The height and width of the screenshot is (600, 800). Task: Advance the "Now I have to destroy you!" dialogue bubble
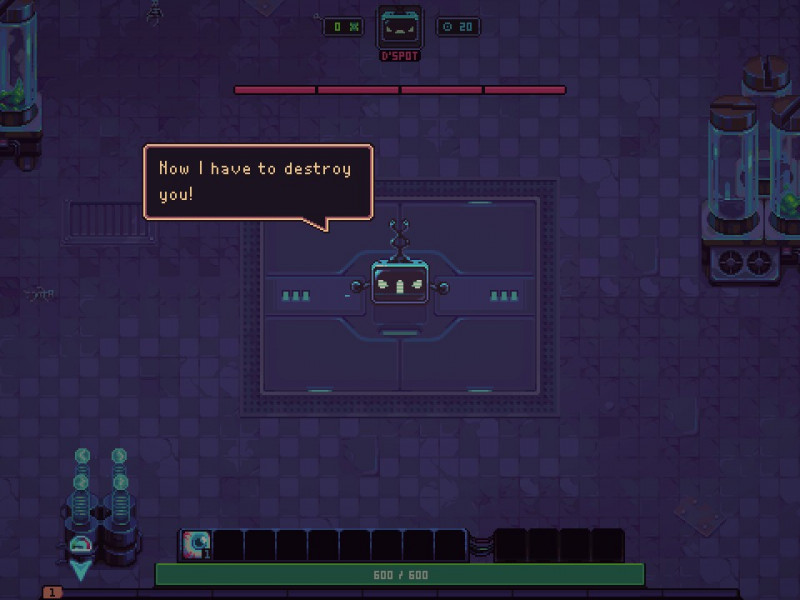(x=258, y=181)
